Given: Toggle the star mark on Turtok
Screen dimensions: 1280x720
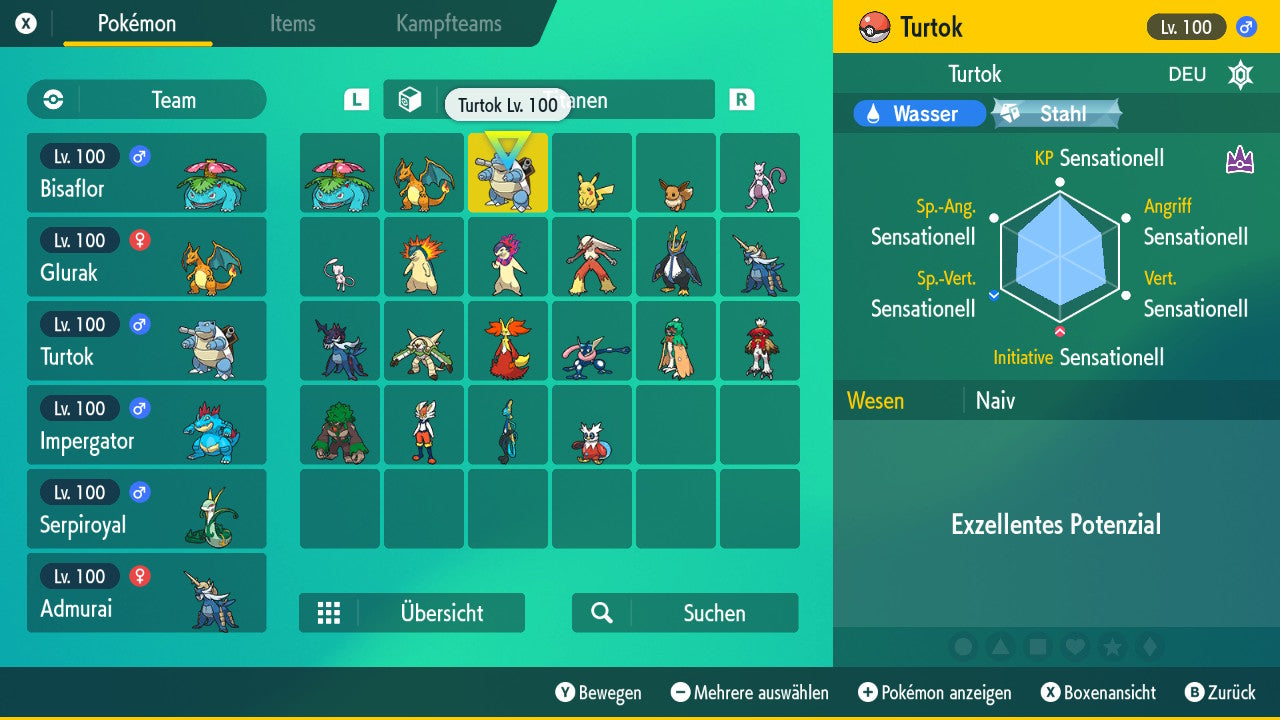Looking at the screenshot, I should point(1112,647).
